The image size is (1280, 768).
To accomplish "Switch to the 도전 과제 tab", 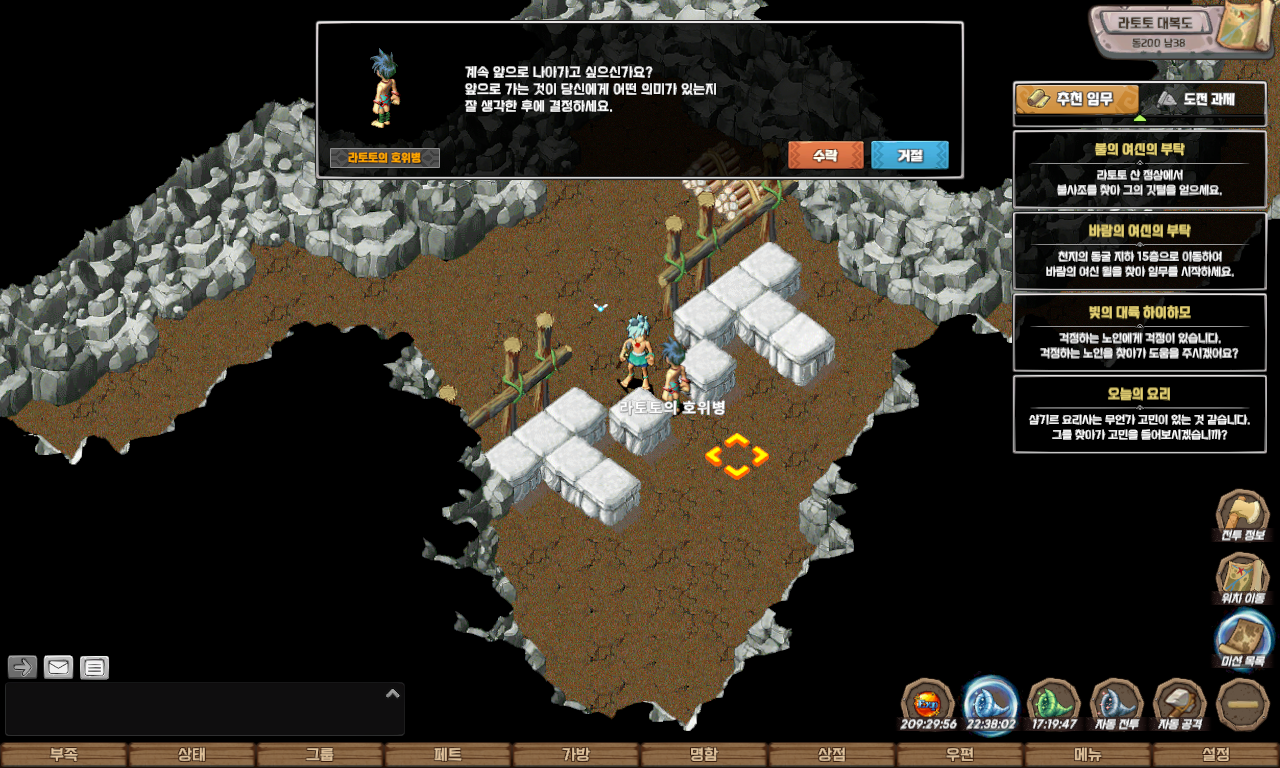I will click(1200, 100).
